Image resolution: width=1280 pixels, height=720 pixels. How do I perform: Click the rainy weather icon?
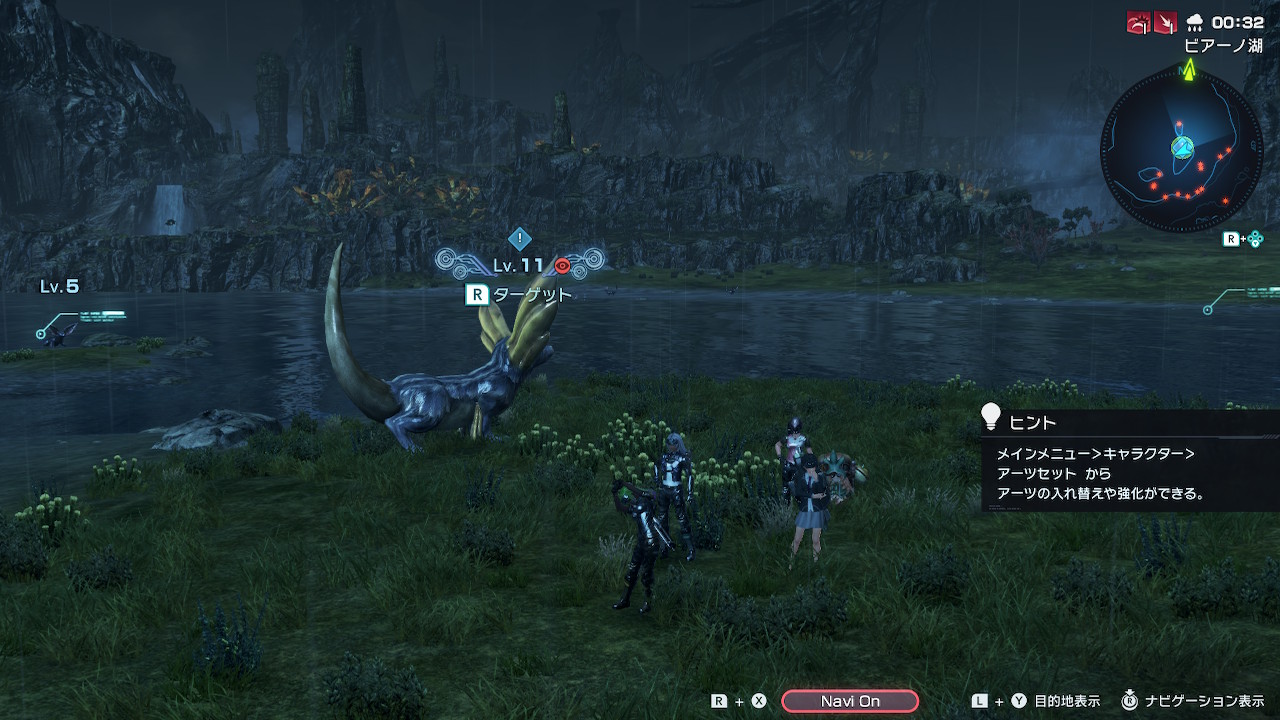(x=1194, y=22)
